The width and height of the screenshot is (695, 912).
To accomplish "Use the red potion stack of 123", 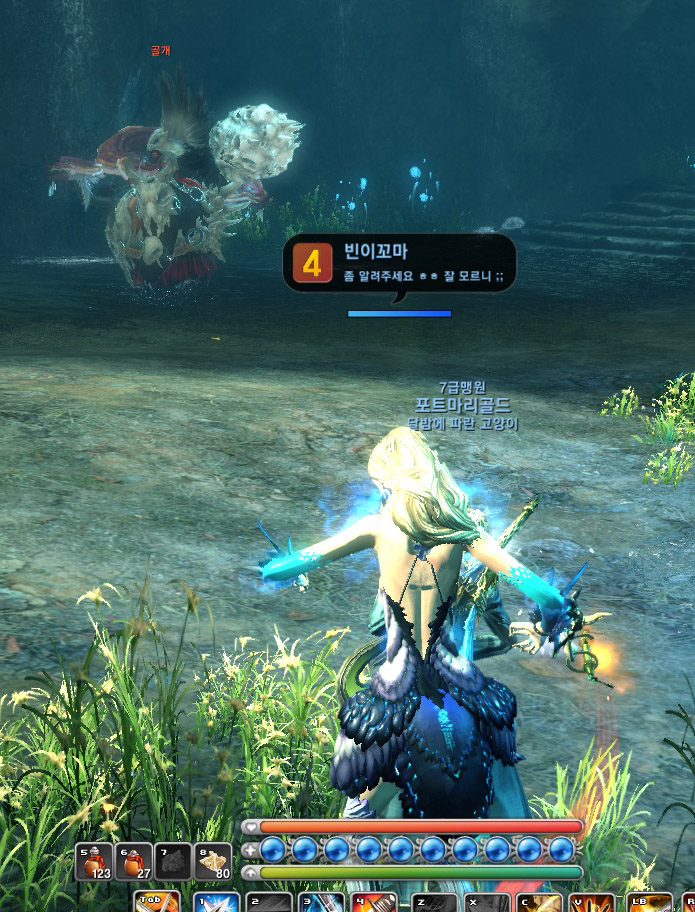I will coord(94,861).
